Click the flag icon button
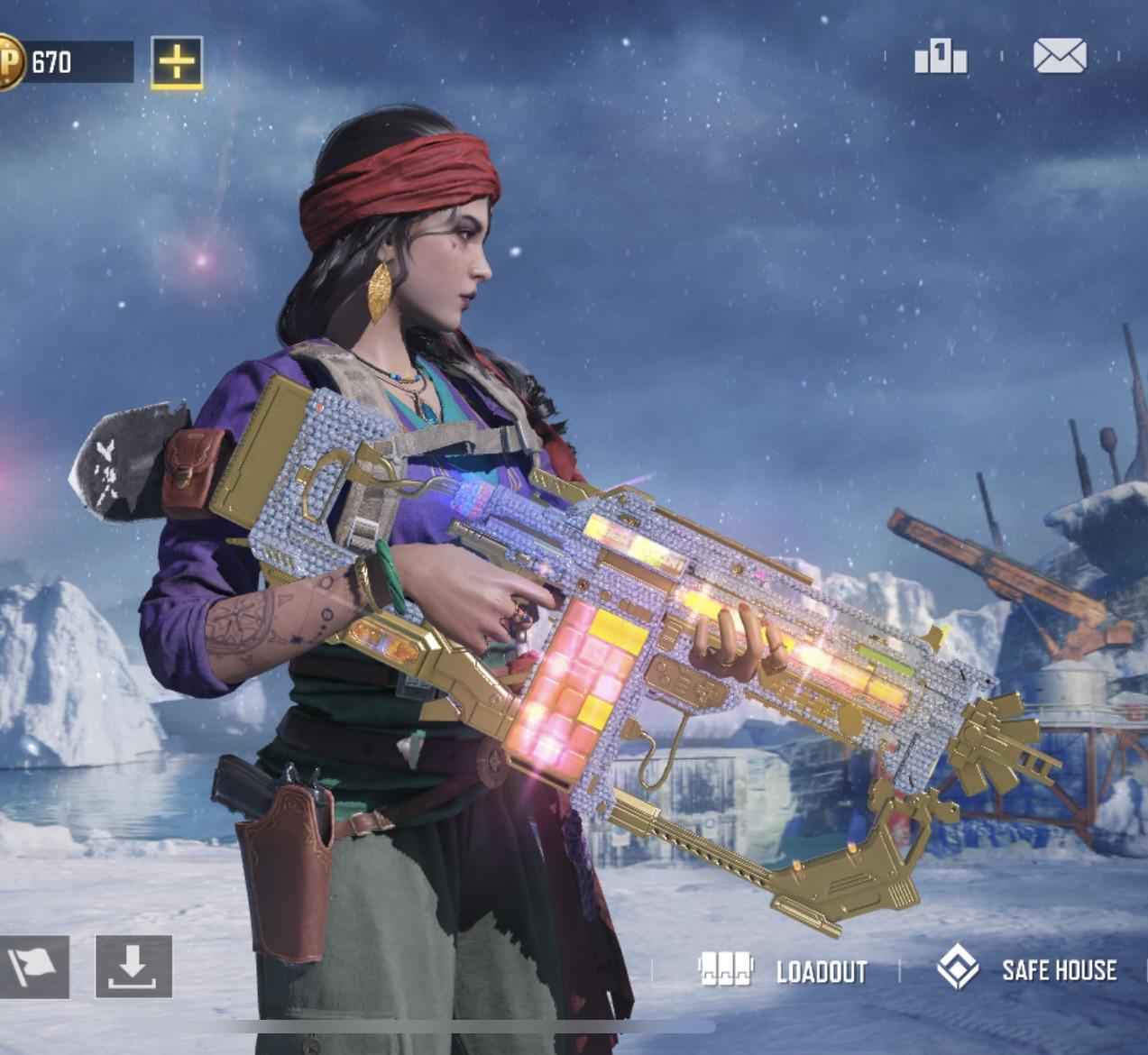The width and height of the screenshot is (1148, 1055). [x=33, y=967]
